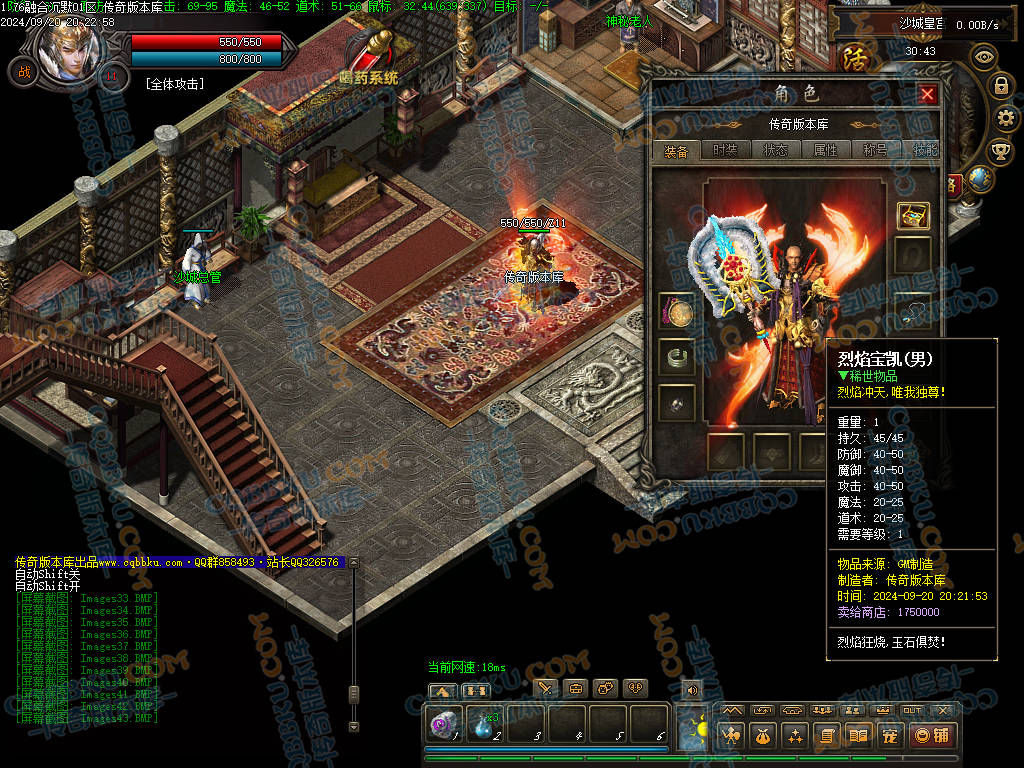The image size is (1024, 768).
Task: Open the money bag inventory button
Action: 762,736
